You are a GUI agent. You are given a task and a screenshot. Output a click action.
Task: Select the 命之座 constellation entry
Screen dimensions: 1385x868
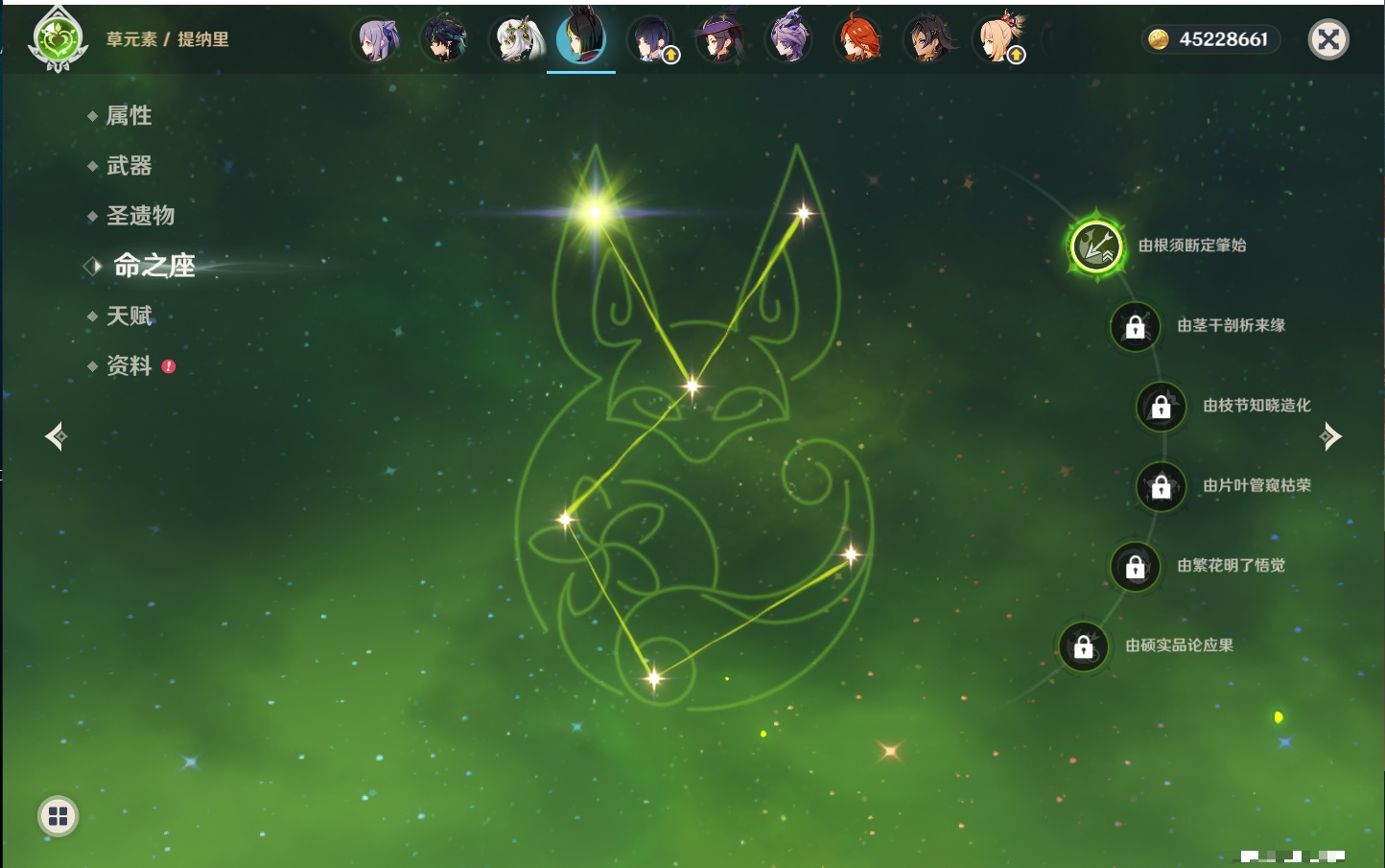point(153,266)
